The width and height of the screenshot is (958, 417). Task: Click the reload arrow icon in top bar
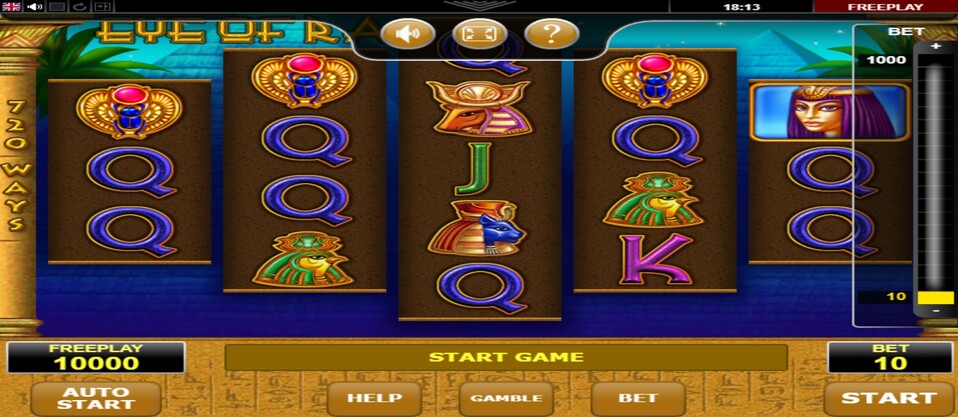click(76, 7)
